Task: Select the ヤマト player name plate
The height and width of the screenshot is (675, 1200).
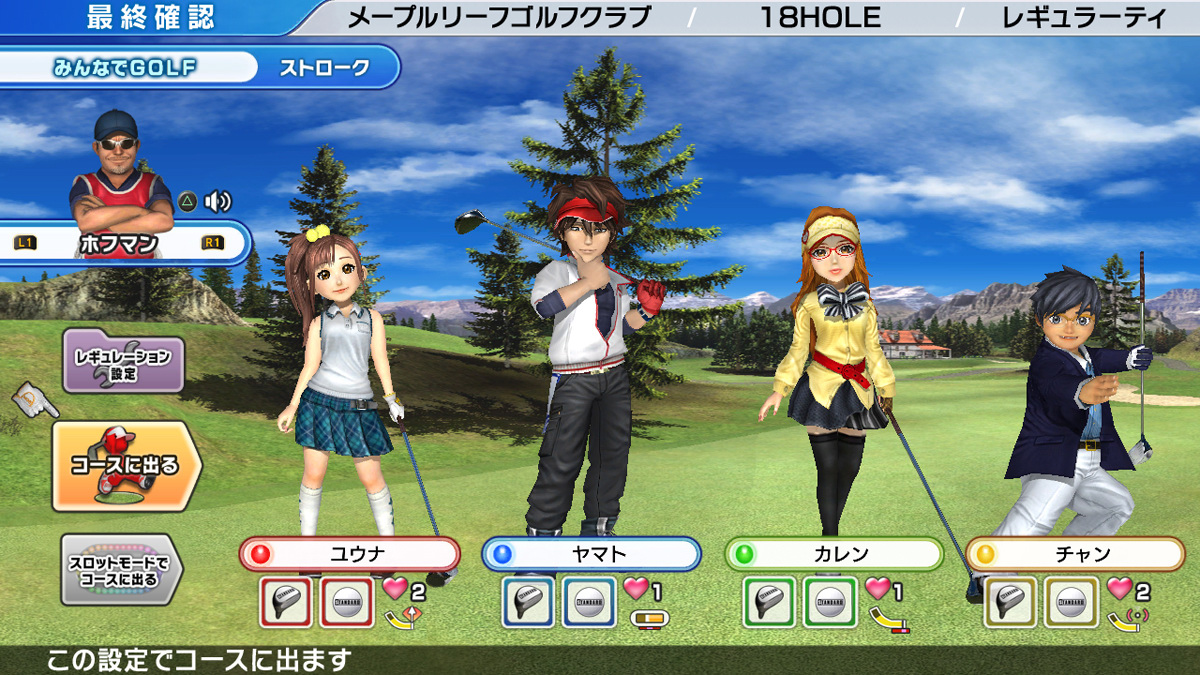Action: click(592, 553)
